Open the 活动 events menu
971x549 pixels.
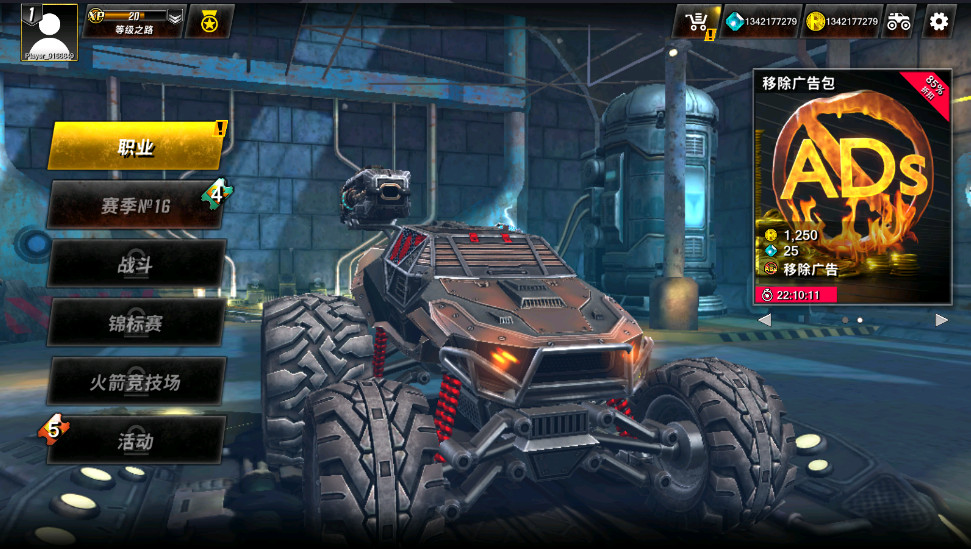(x=136, y=441)
